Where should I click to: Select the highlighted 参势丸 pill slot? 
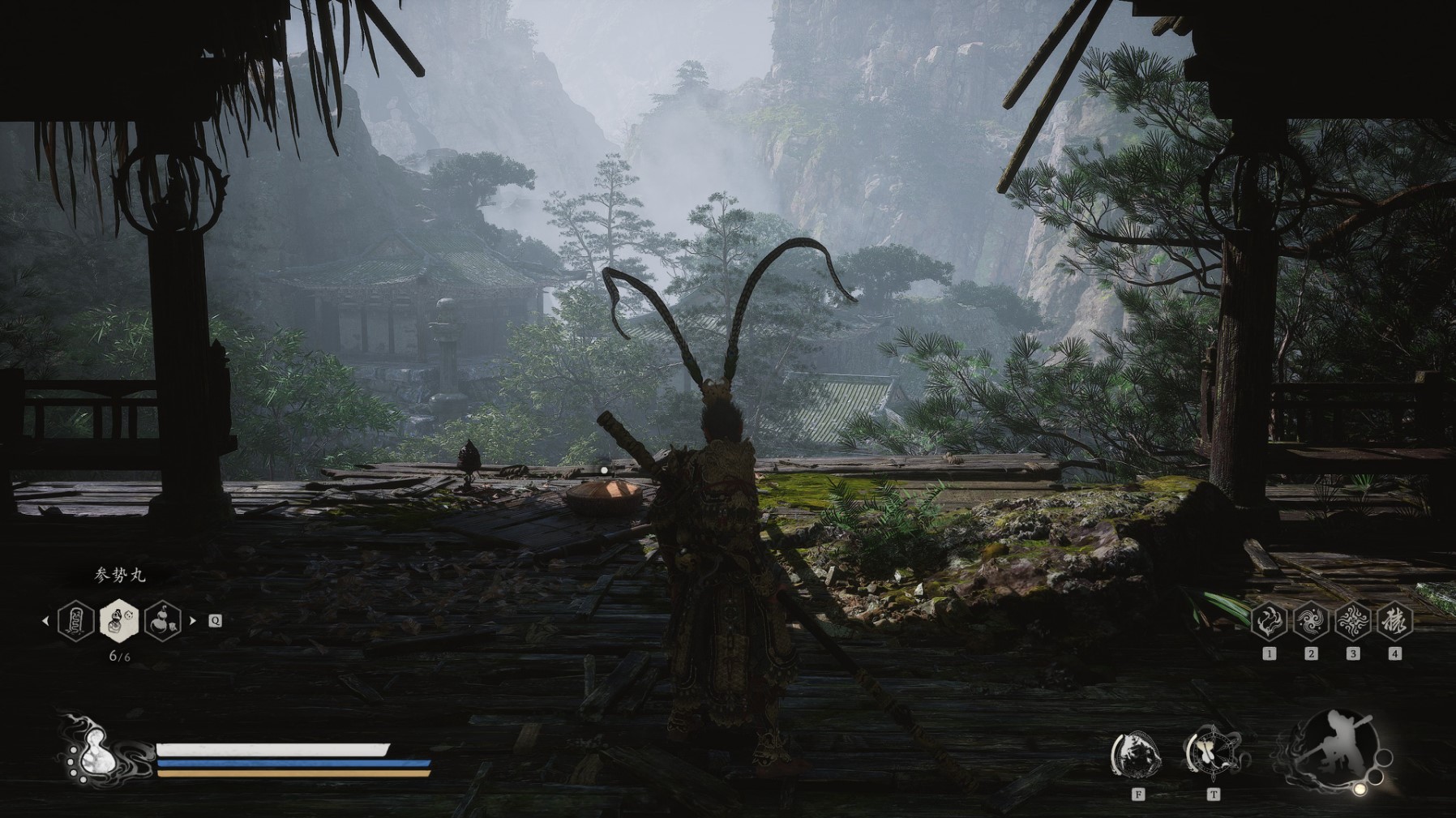pos(119,621)
